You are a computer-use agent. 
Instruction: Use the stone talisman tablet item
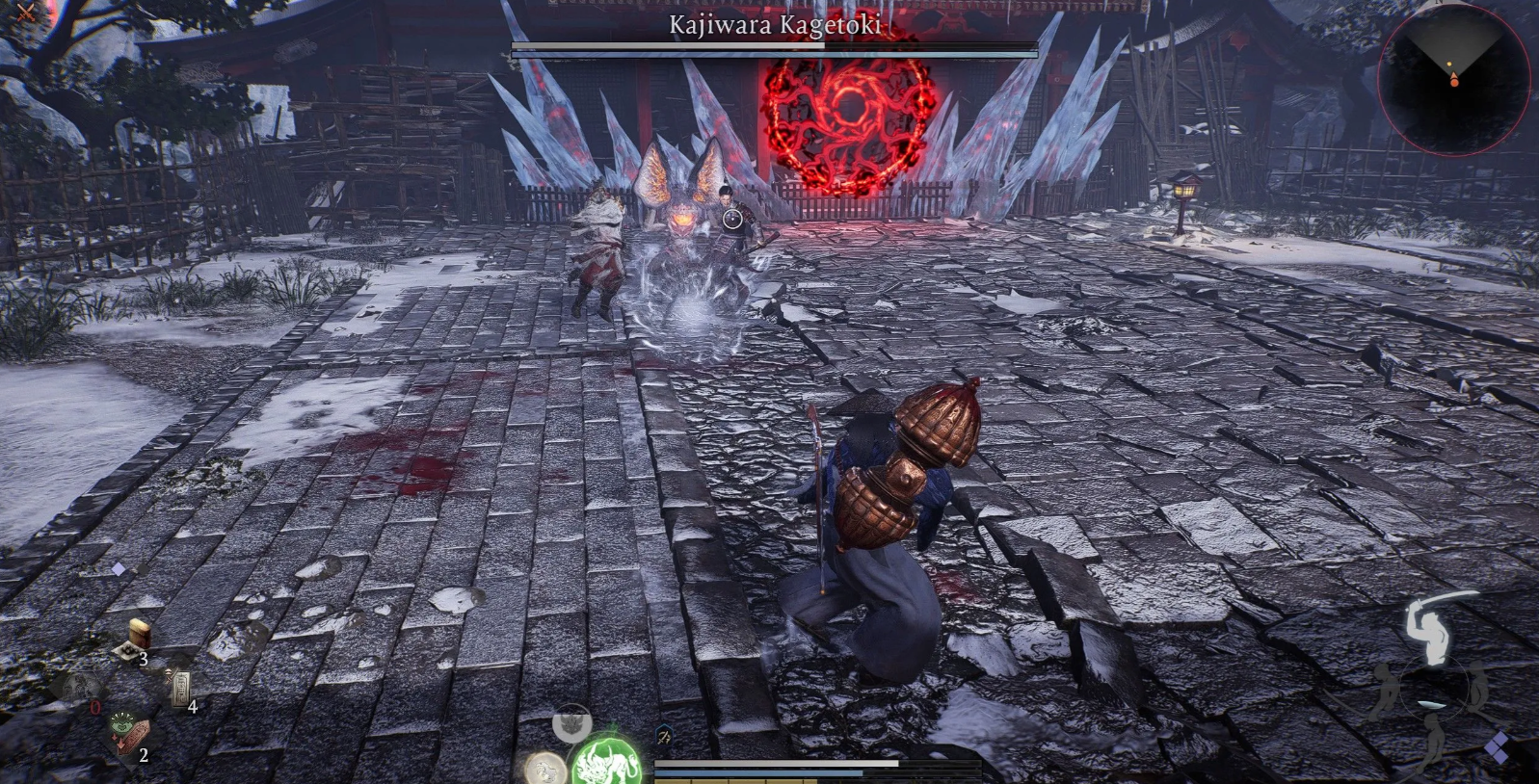pyautogui.click(x=179, y=688)
